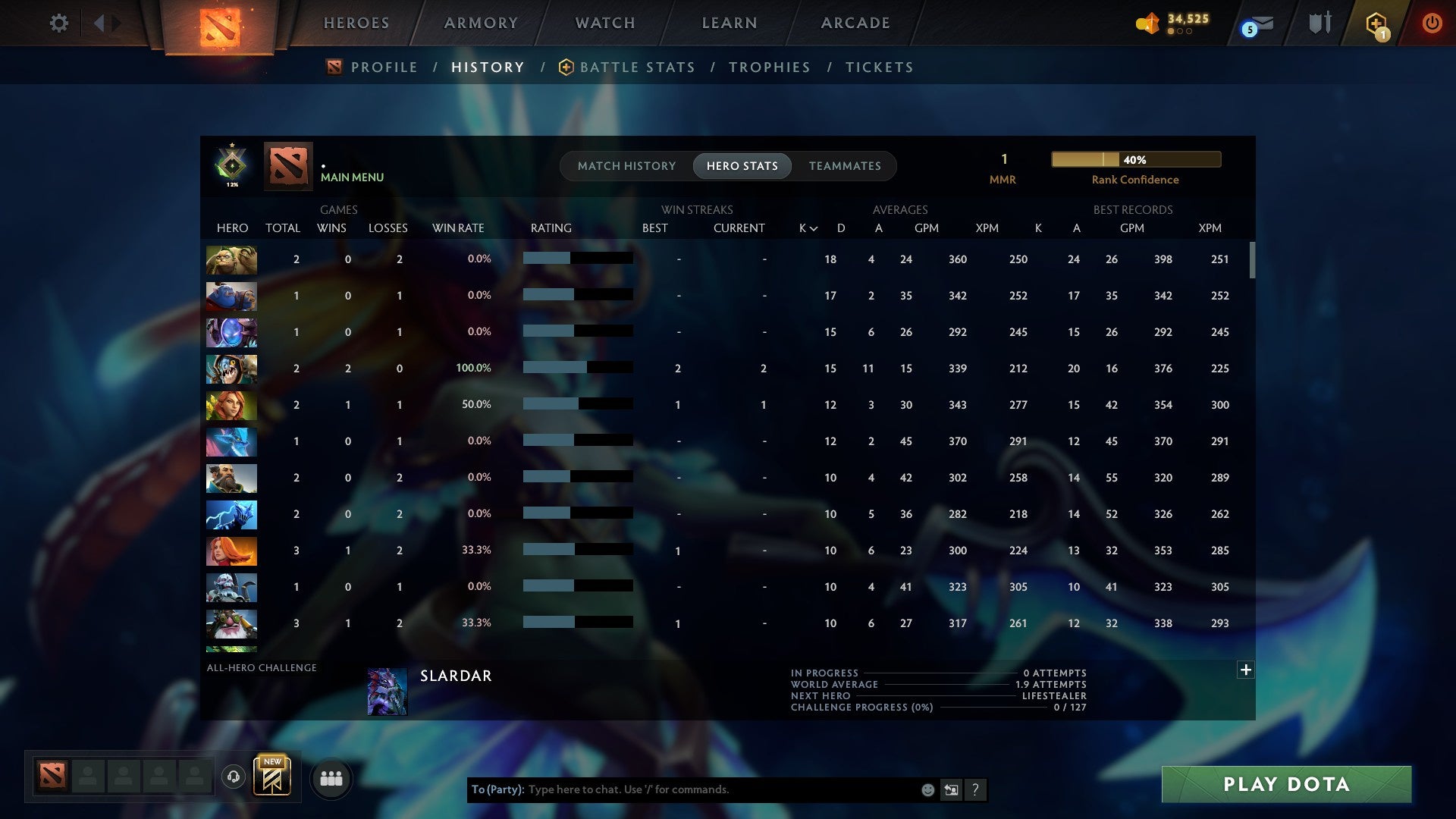Click the shield and sword armory icon
1456x819 pixels.
pos(1319,23)
